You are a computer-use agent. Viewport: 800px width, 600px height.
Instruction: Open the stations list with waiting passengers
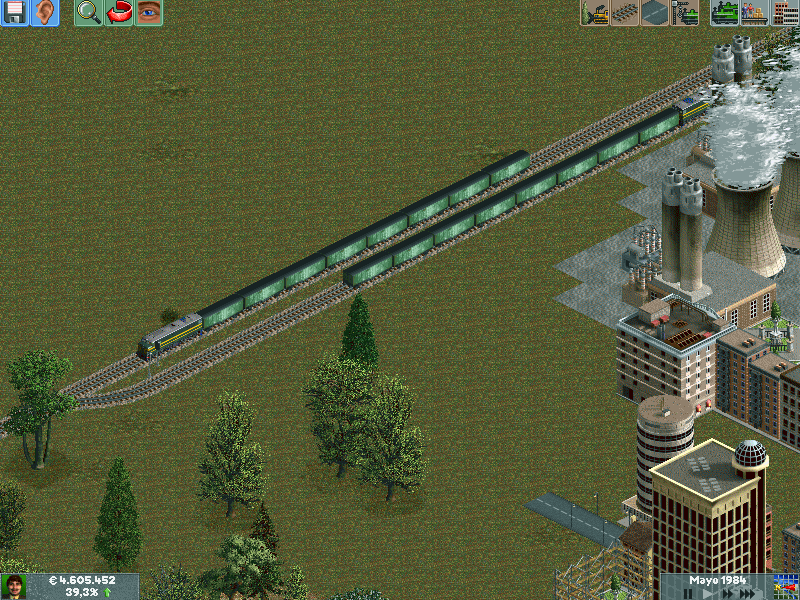pos(754,13)
